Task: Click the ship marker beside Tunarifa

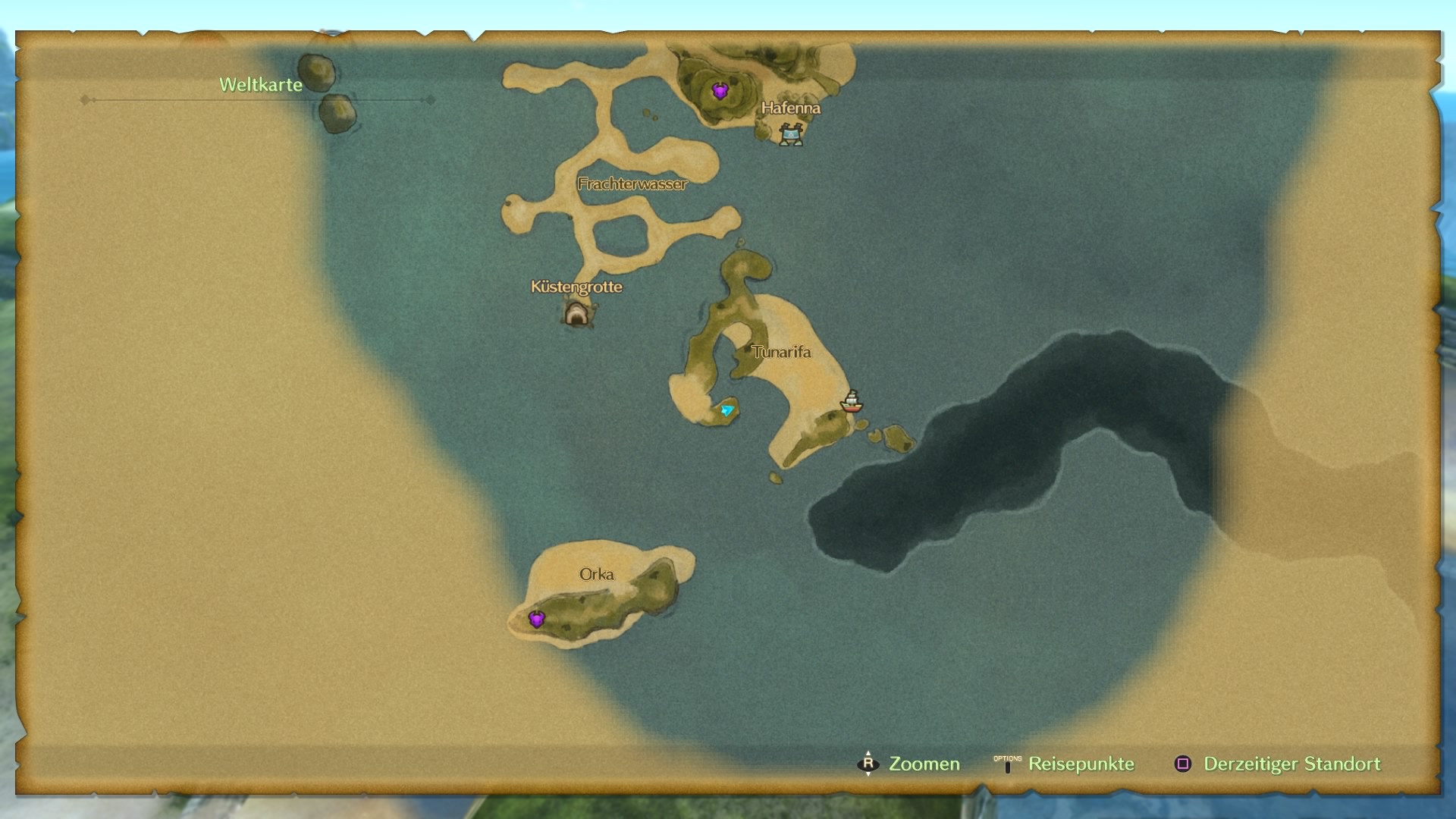Action: (852, 401)
